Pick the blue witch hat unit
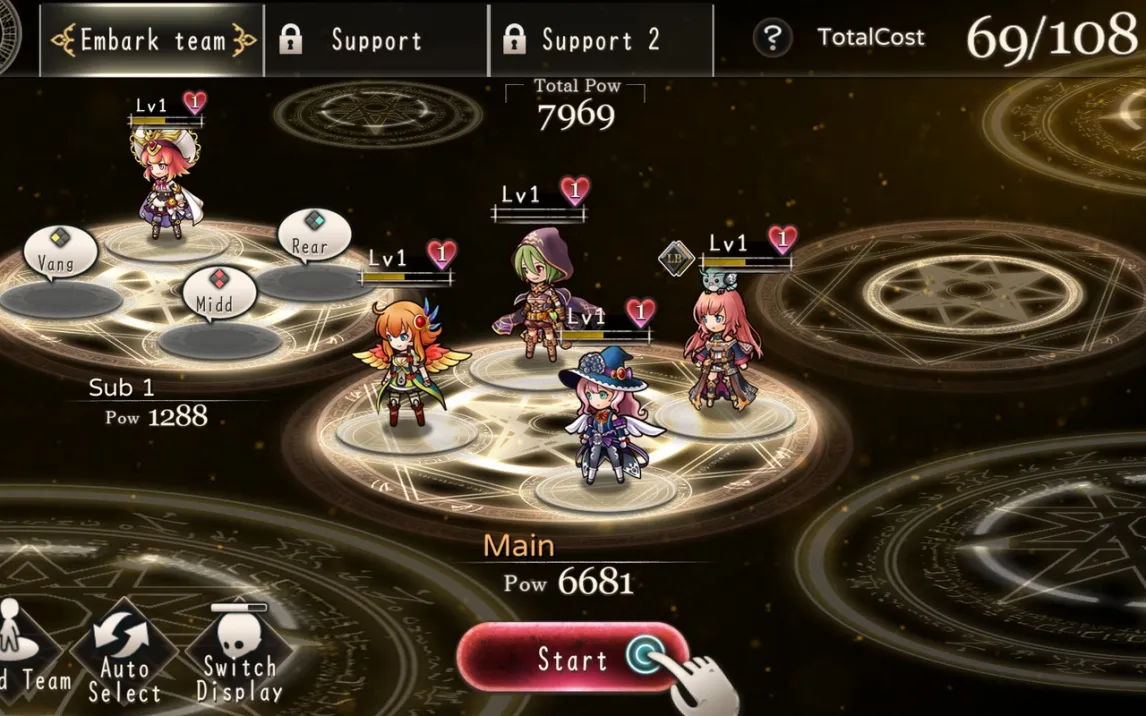Screen dimensions: 1146x716 pyautogui.click(x=605, y=415)
